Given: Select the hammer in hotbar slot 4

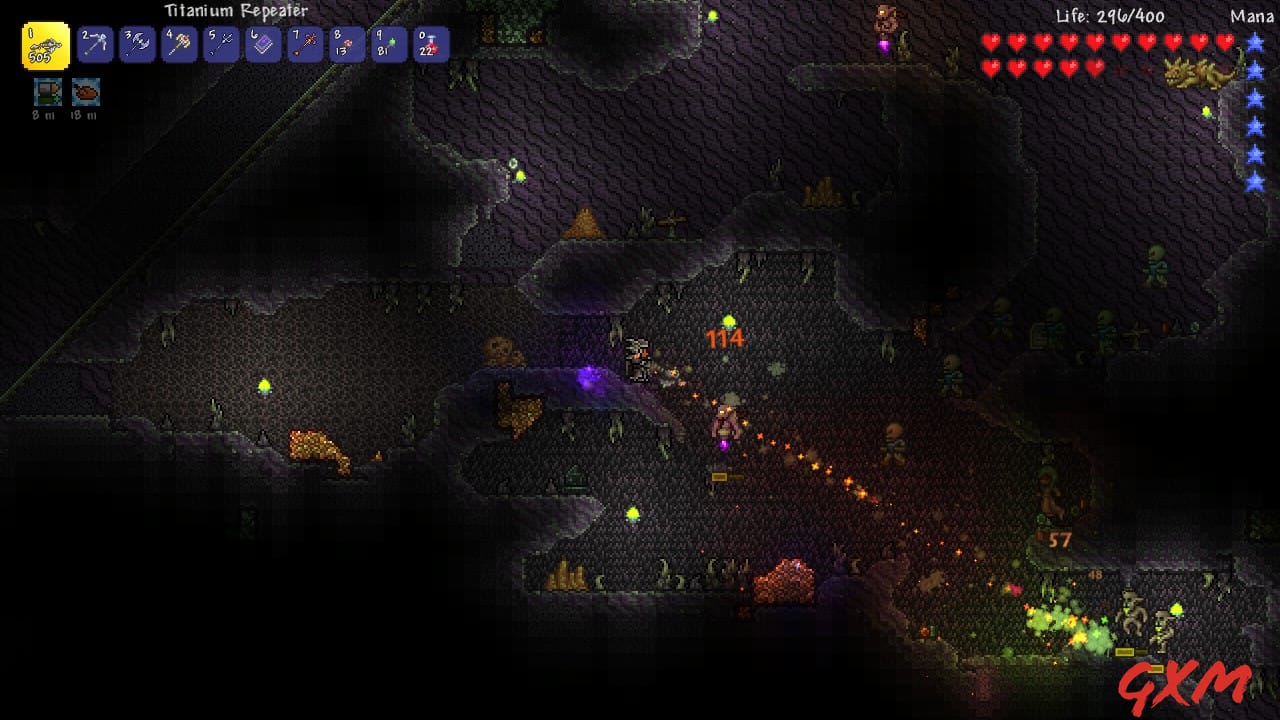Looking at the screenshot, I should point(180,45).
